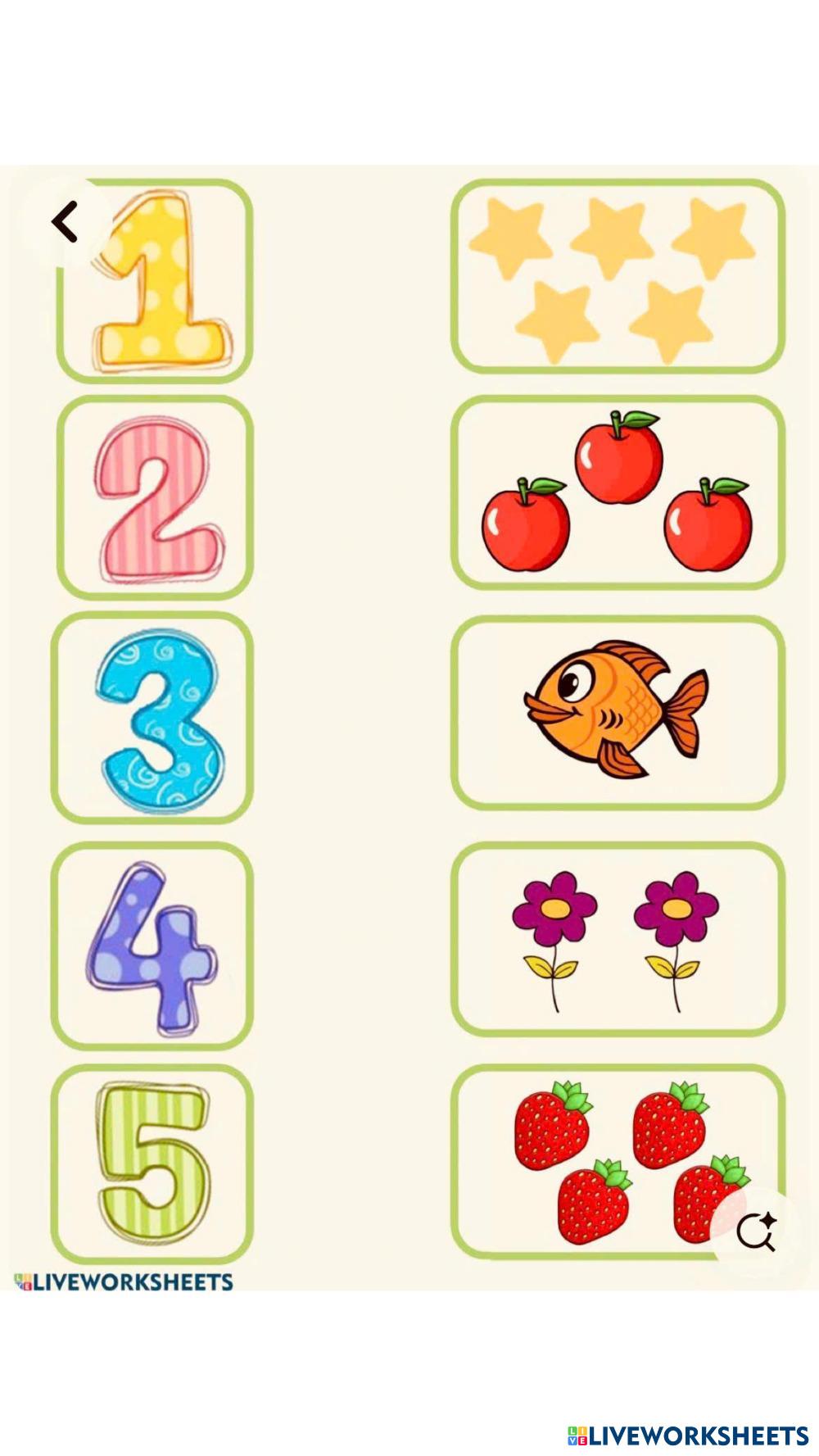Go back with the arrow button

(x=65, y=222)
